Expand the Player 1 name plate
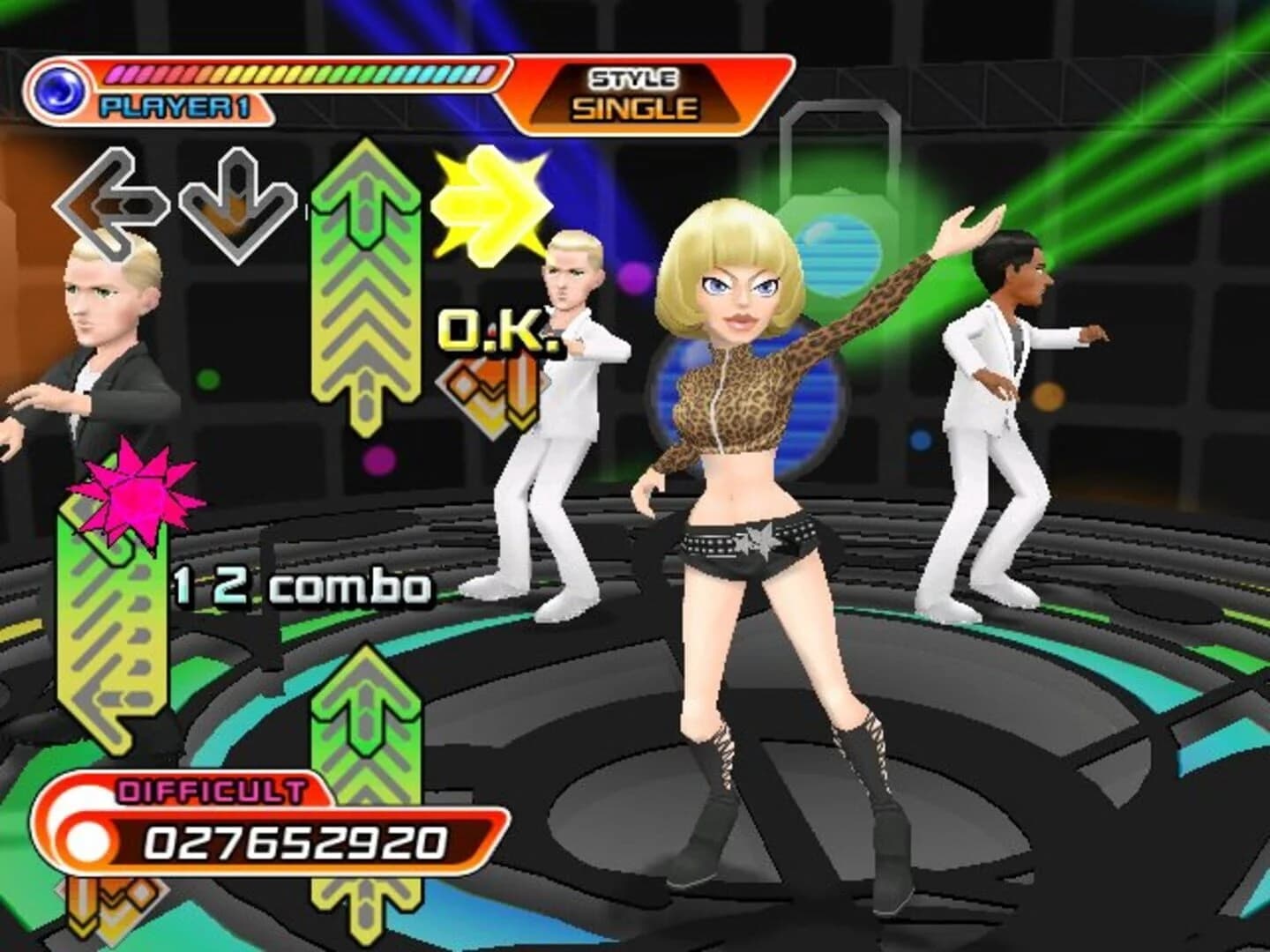 point(176,106)
